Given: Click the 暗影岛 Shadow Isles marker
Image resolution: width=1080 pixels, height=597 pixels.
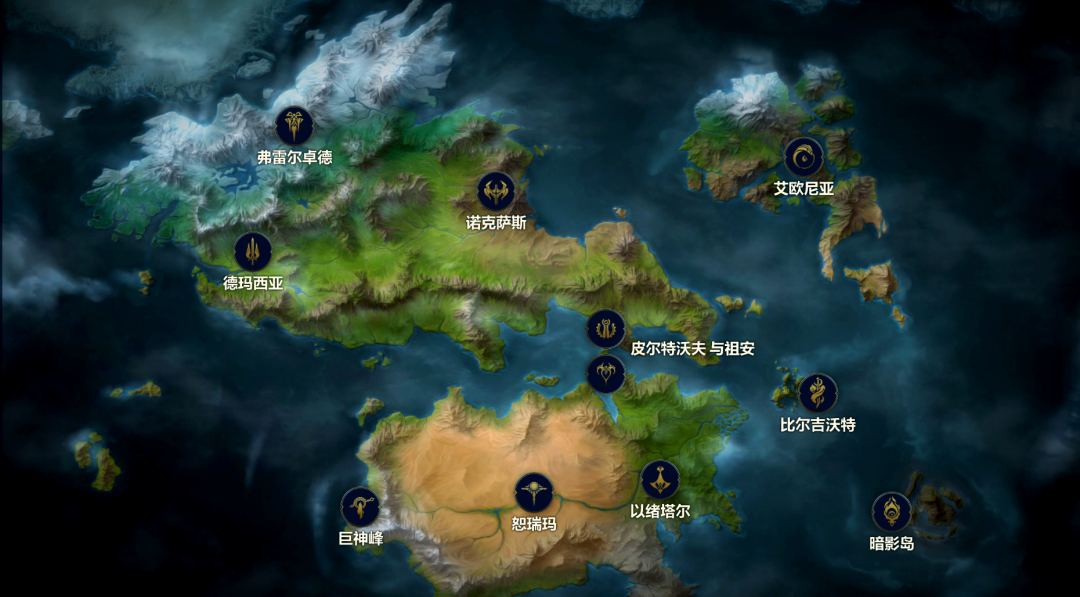Looking at the screenshot, I should [891, 512].
